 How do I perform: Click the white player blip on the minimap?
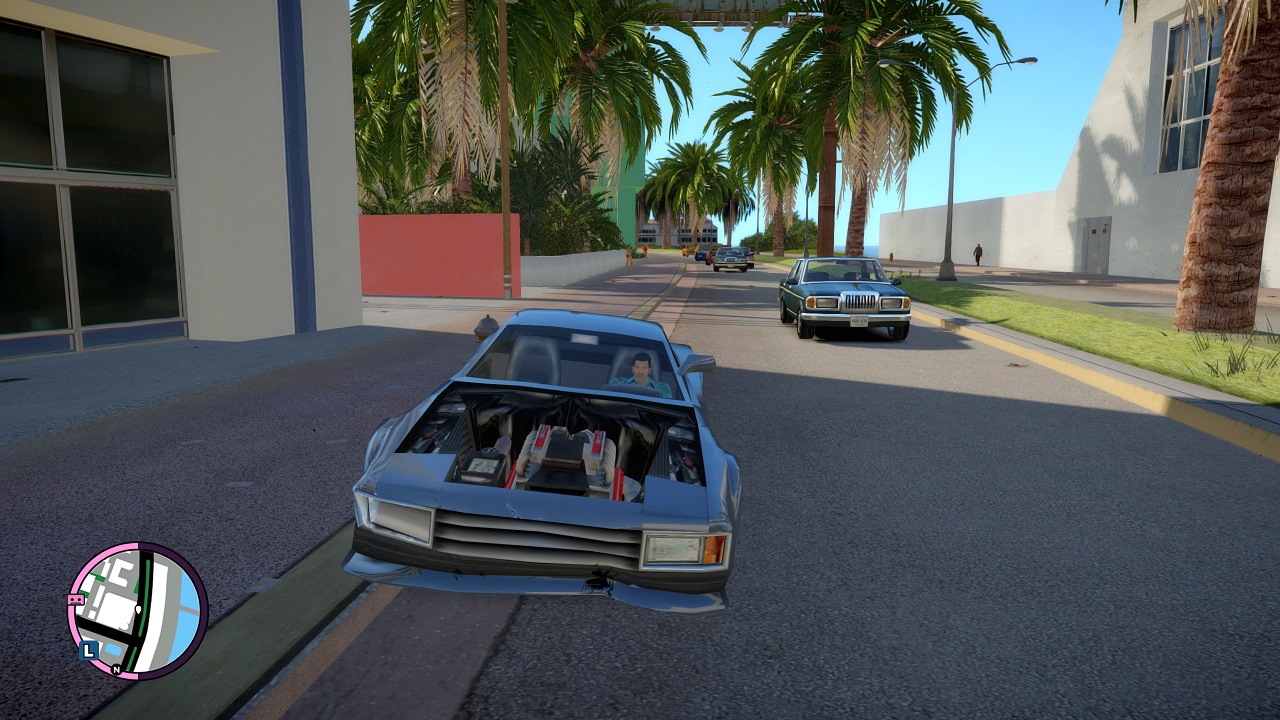click(138, 609)
